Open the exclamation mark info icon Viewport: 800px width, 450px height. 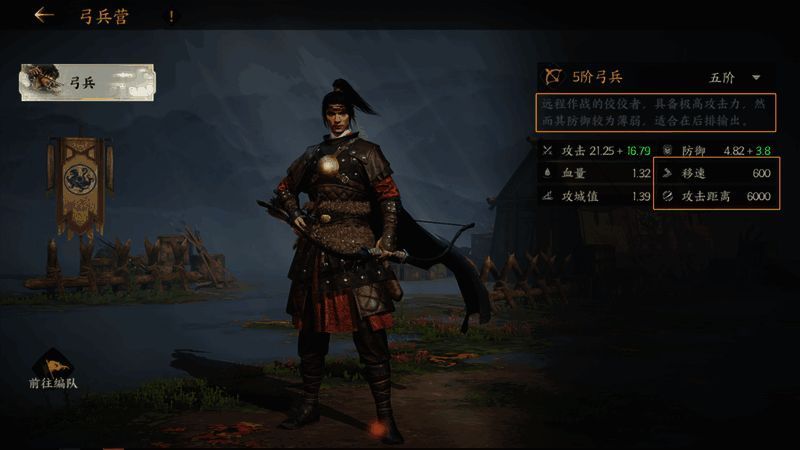click(172, 17)
